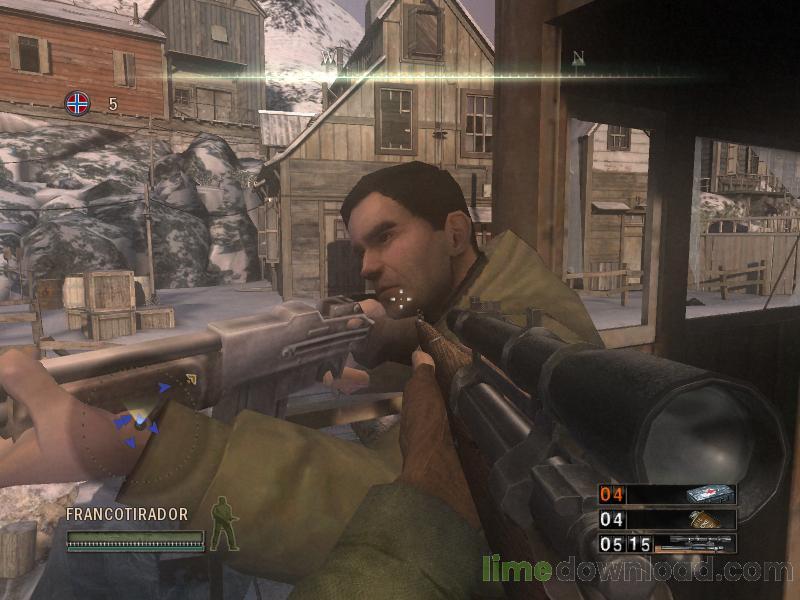Select the sniper rifle weapon slot

coord(667,544)
